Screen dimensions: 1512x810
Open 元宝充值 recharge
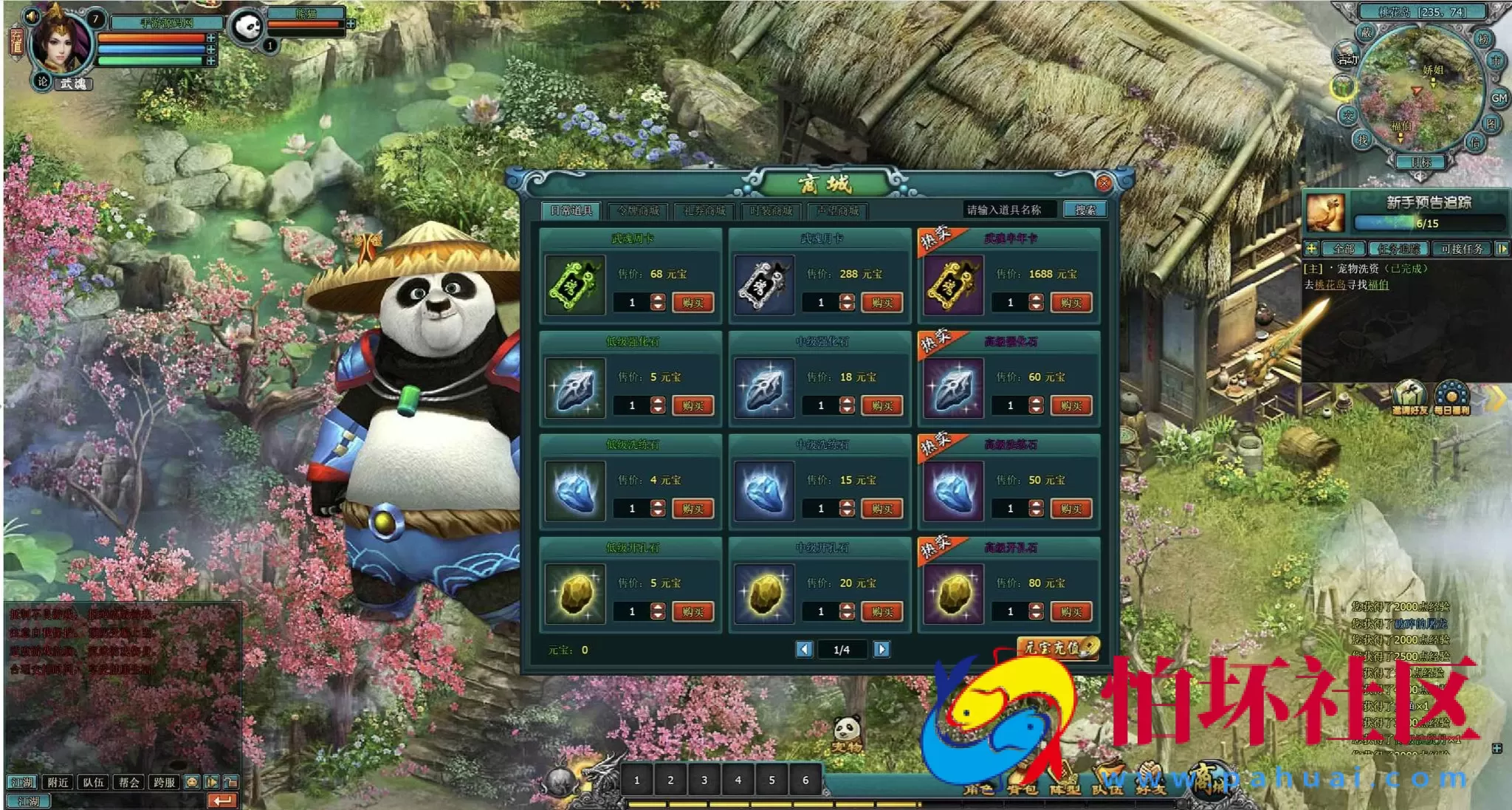click(x=1057, y=648)
